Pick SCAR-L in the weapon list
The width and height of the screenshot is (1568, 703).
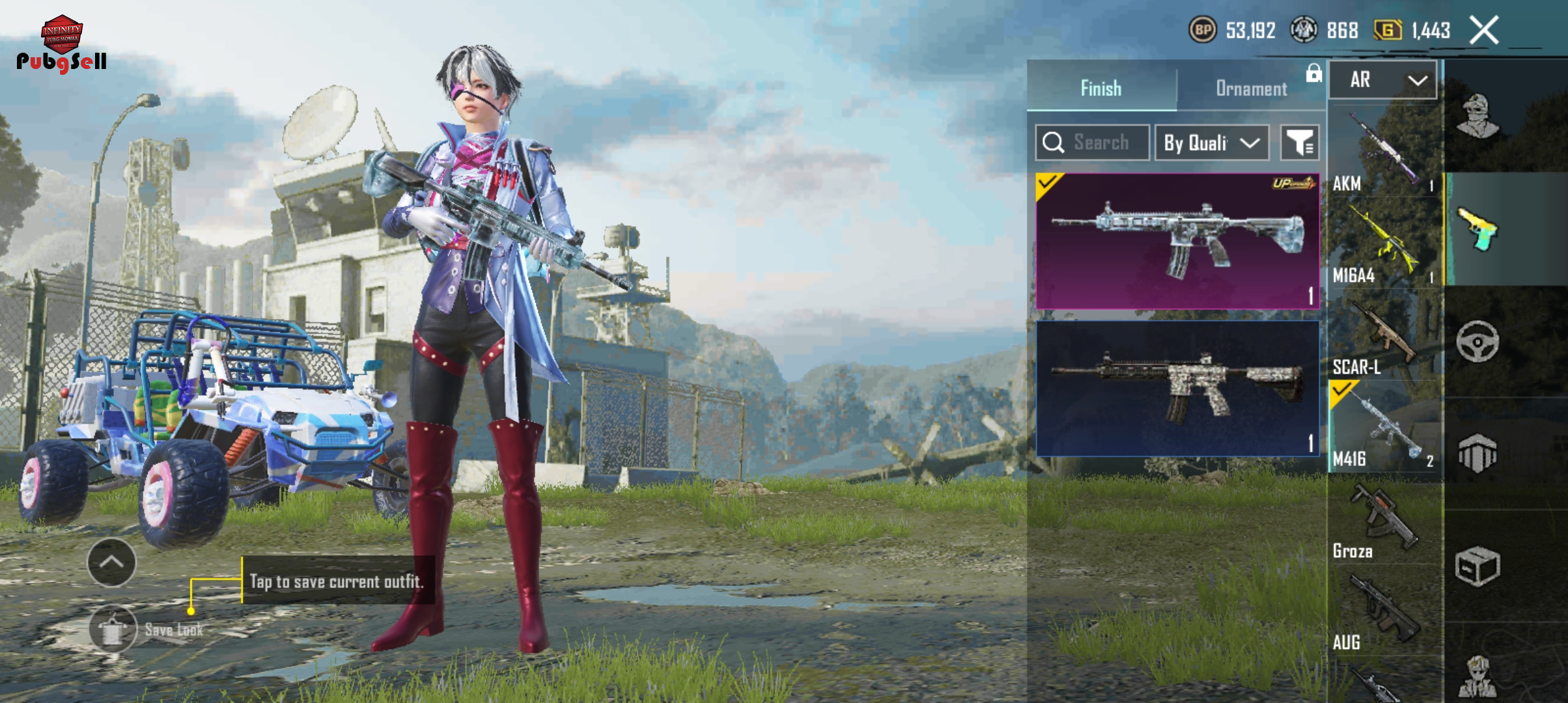(x=1384, y=336)
